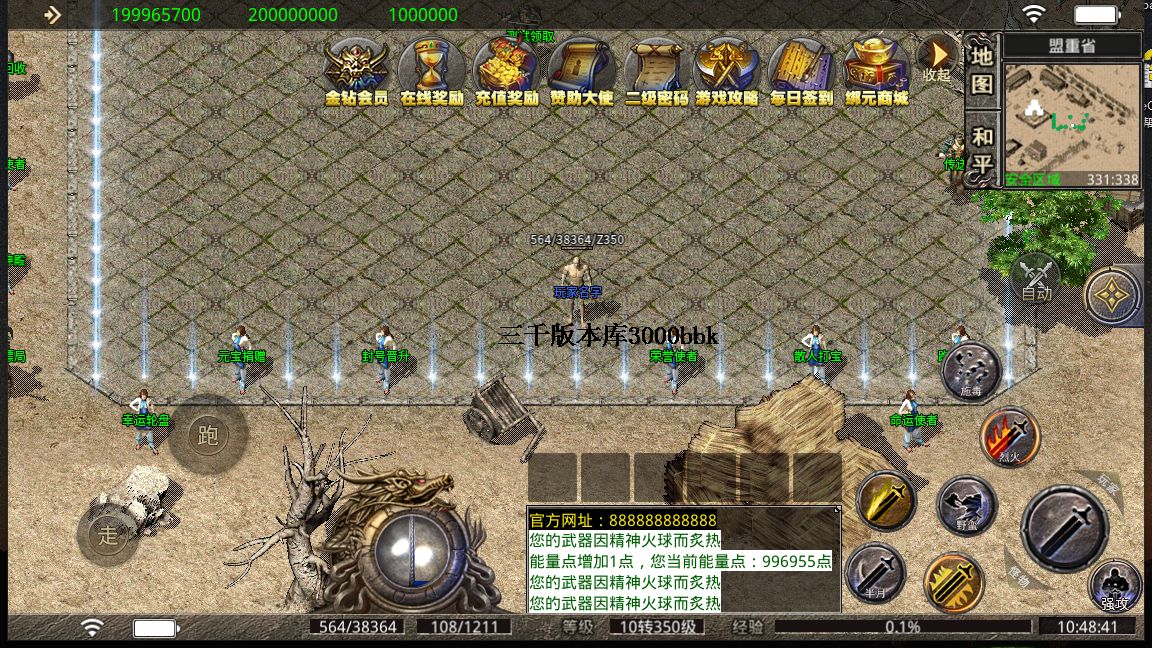Switch movement to 跑 run mode
Image resolution: width=1152 pixels, height=648 pixels.
tap(208, 435)
